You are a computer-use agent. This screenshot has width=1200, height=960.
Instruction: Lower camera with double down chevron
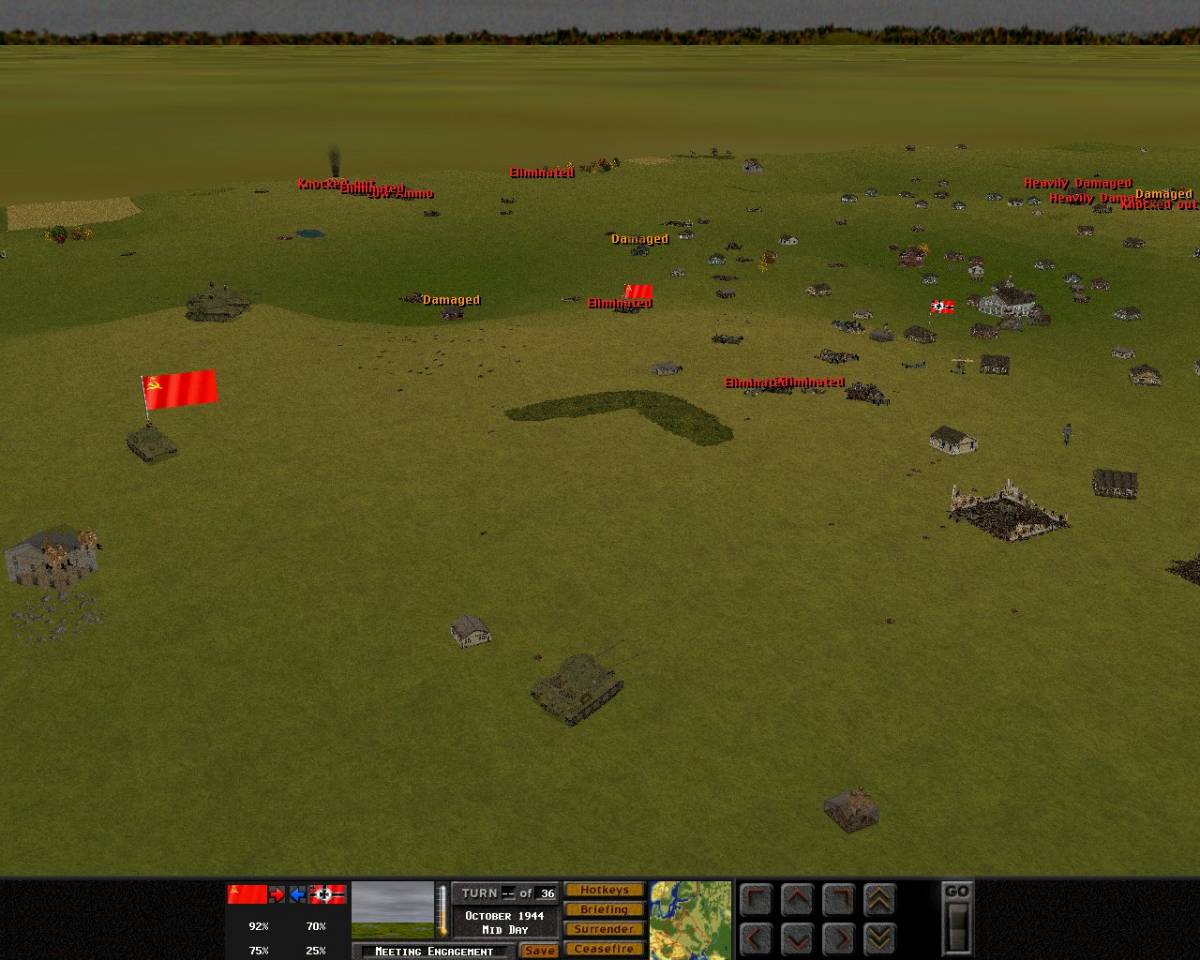879,939
